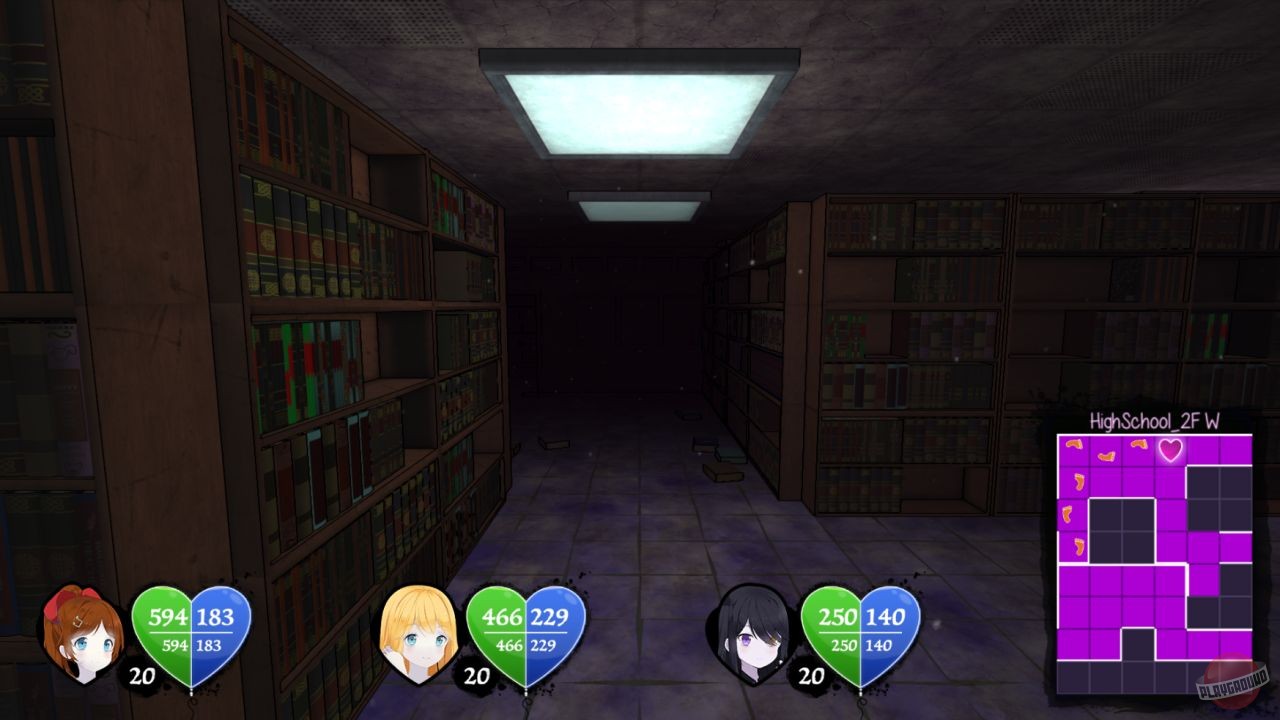Screen dimensions: 1280x720
Task: Select the blonde girl's portrait
Action: 420,635
